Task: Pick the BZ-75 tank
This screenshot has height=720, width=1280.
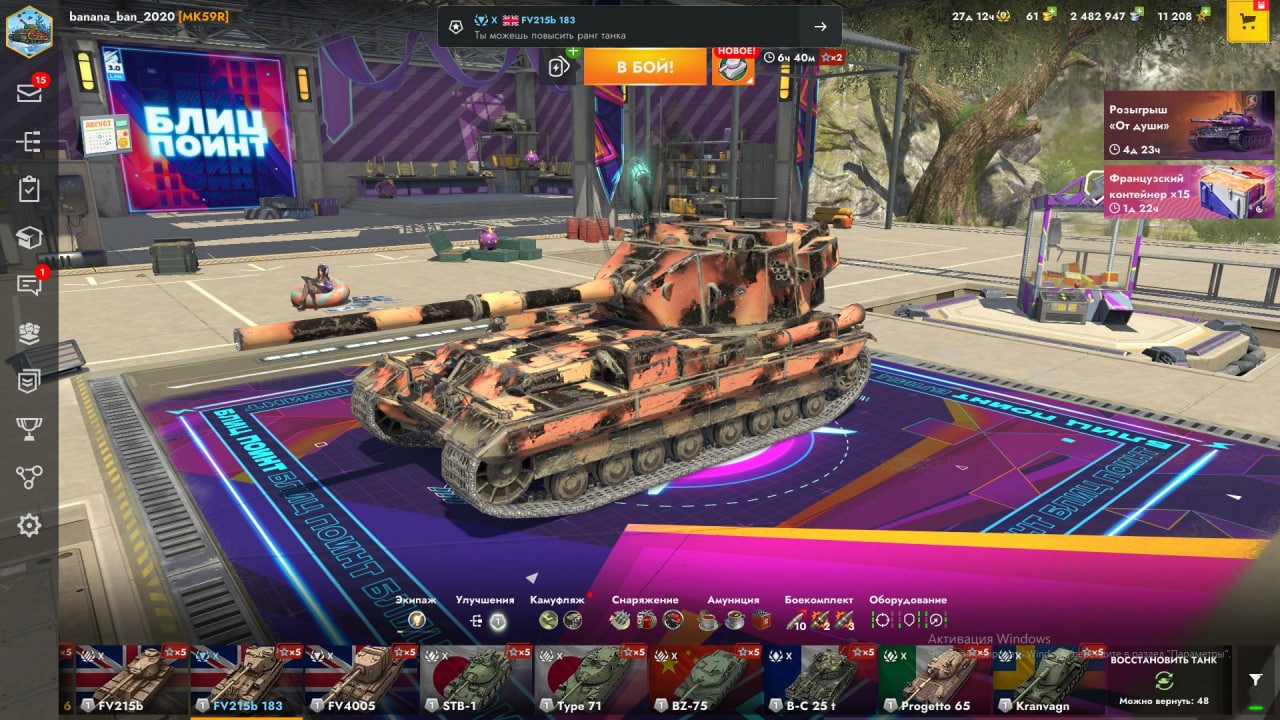Action: tap(705, 680)
